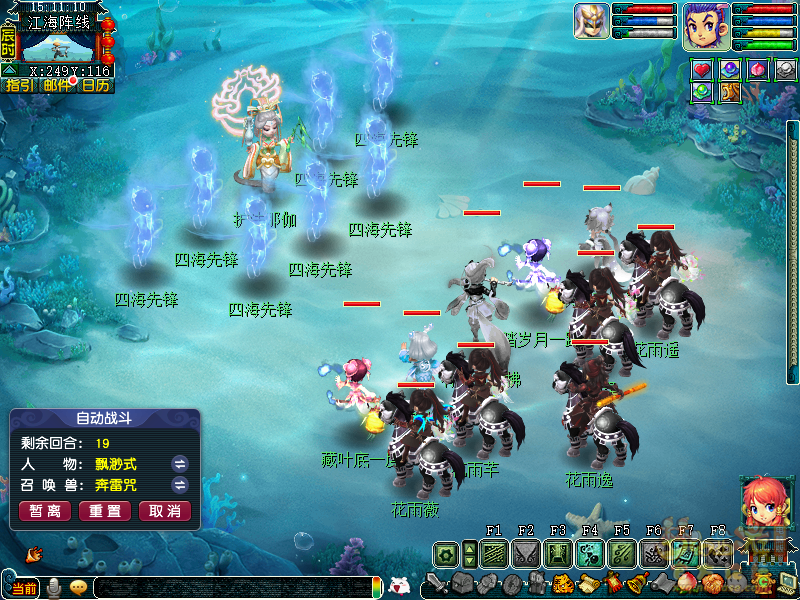800x600 pixels.
Task: Click the red heart buff icon
Action: [702, 69]
